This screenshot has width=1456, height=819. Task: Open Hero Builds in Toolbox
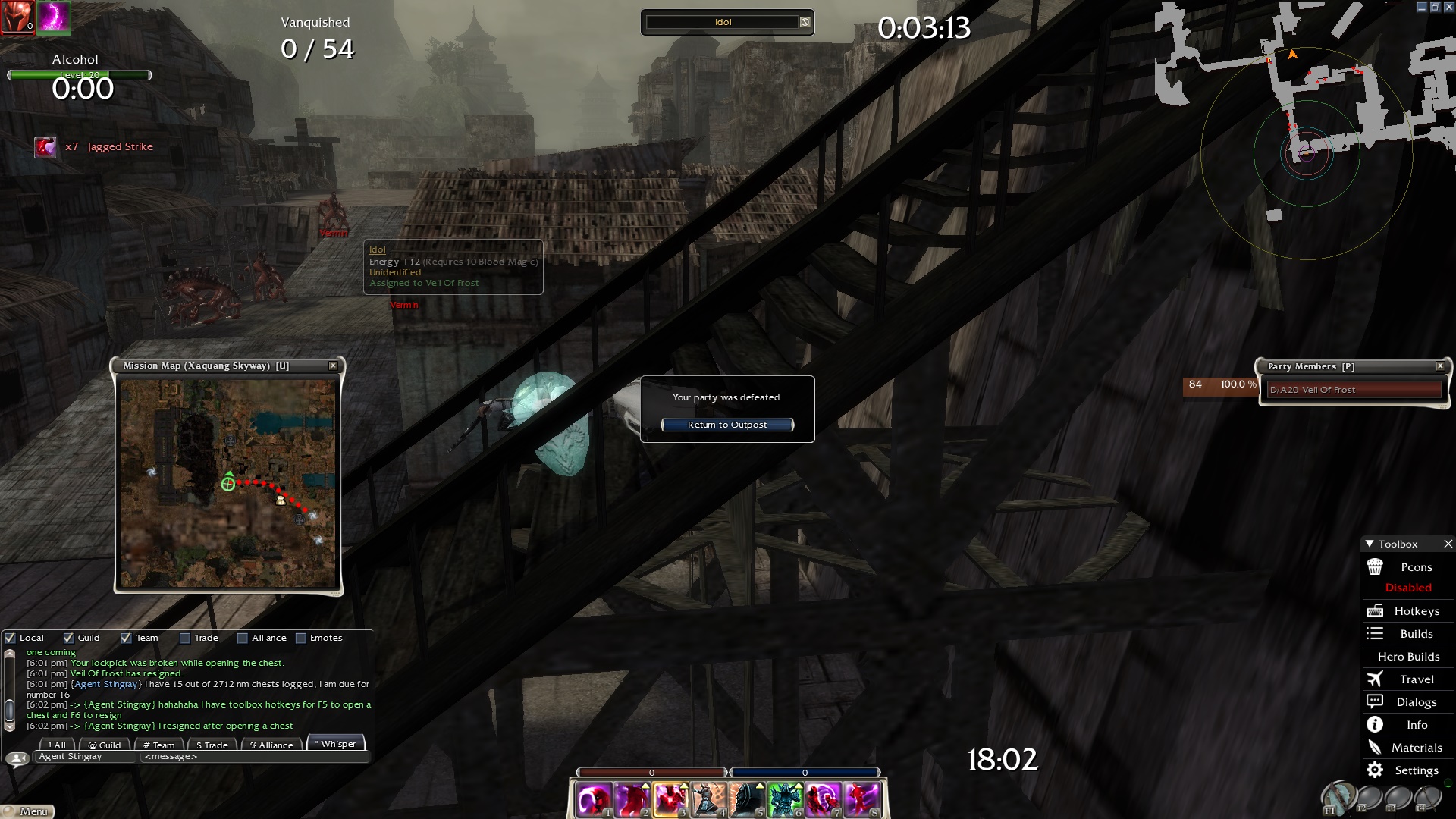pos(1408,657)
